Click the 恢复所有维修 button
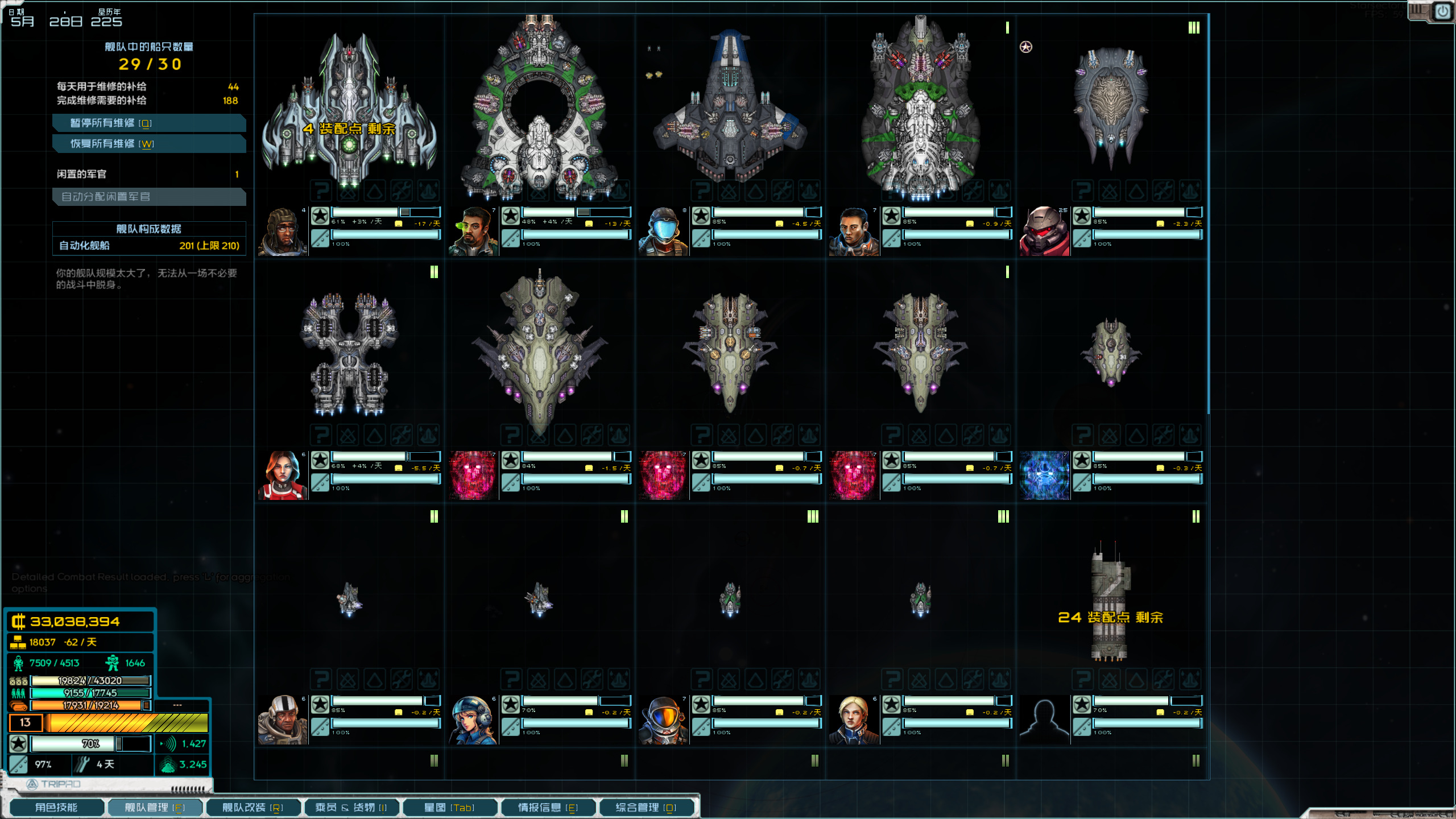 point(149,144)
